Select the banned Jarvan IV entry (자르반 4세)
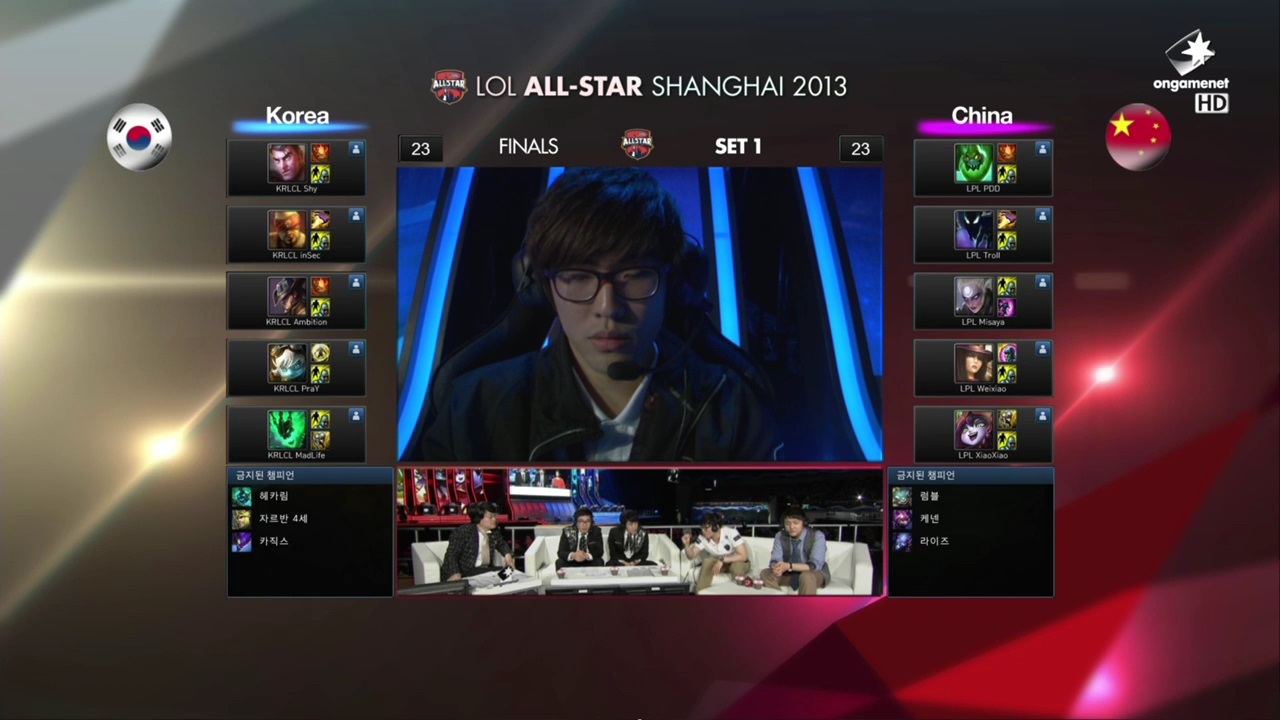The height and width of the screenshot is (720, 1280). (x=280, y=519)
